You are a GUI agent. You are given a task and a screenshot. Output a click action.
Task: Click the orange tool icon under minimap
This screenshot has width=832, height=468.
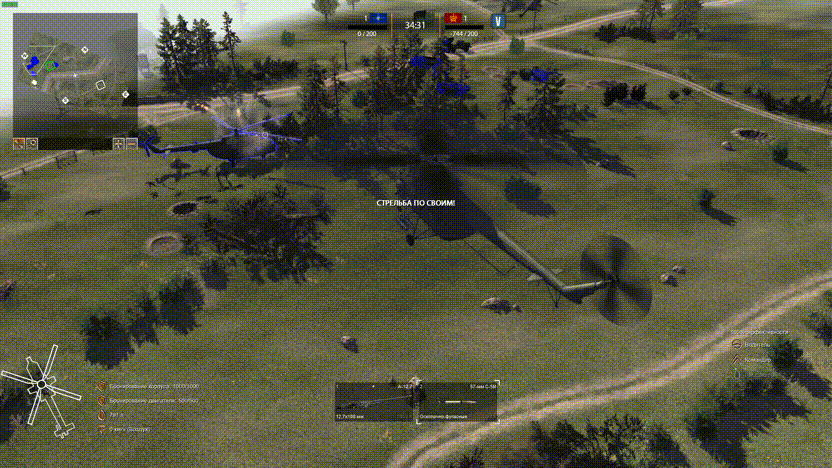(x=19, y=144)
